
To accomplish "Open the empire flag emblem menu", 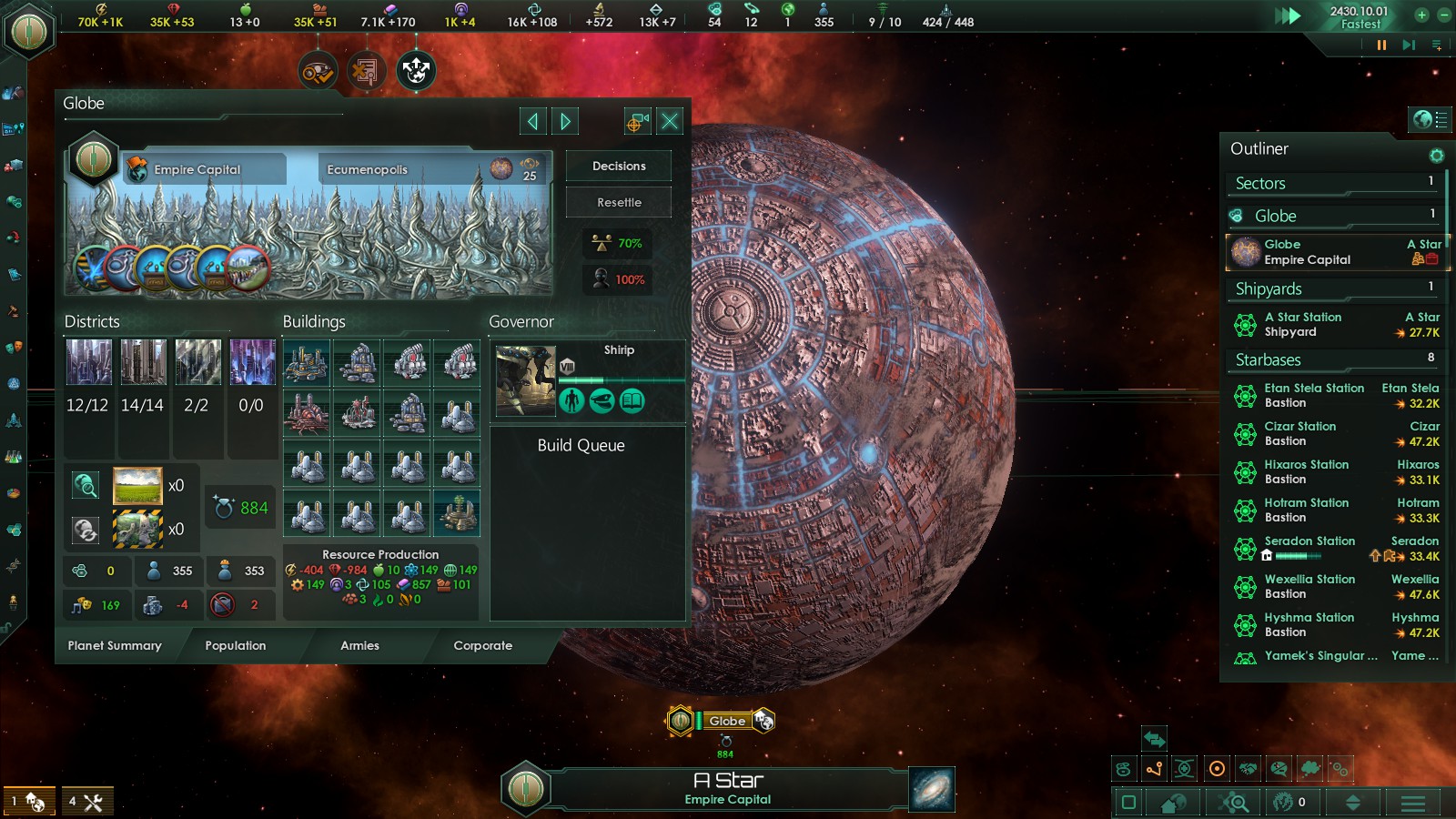I will pyautogui.click(x=29, y=30).
